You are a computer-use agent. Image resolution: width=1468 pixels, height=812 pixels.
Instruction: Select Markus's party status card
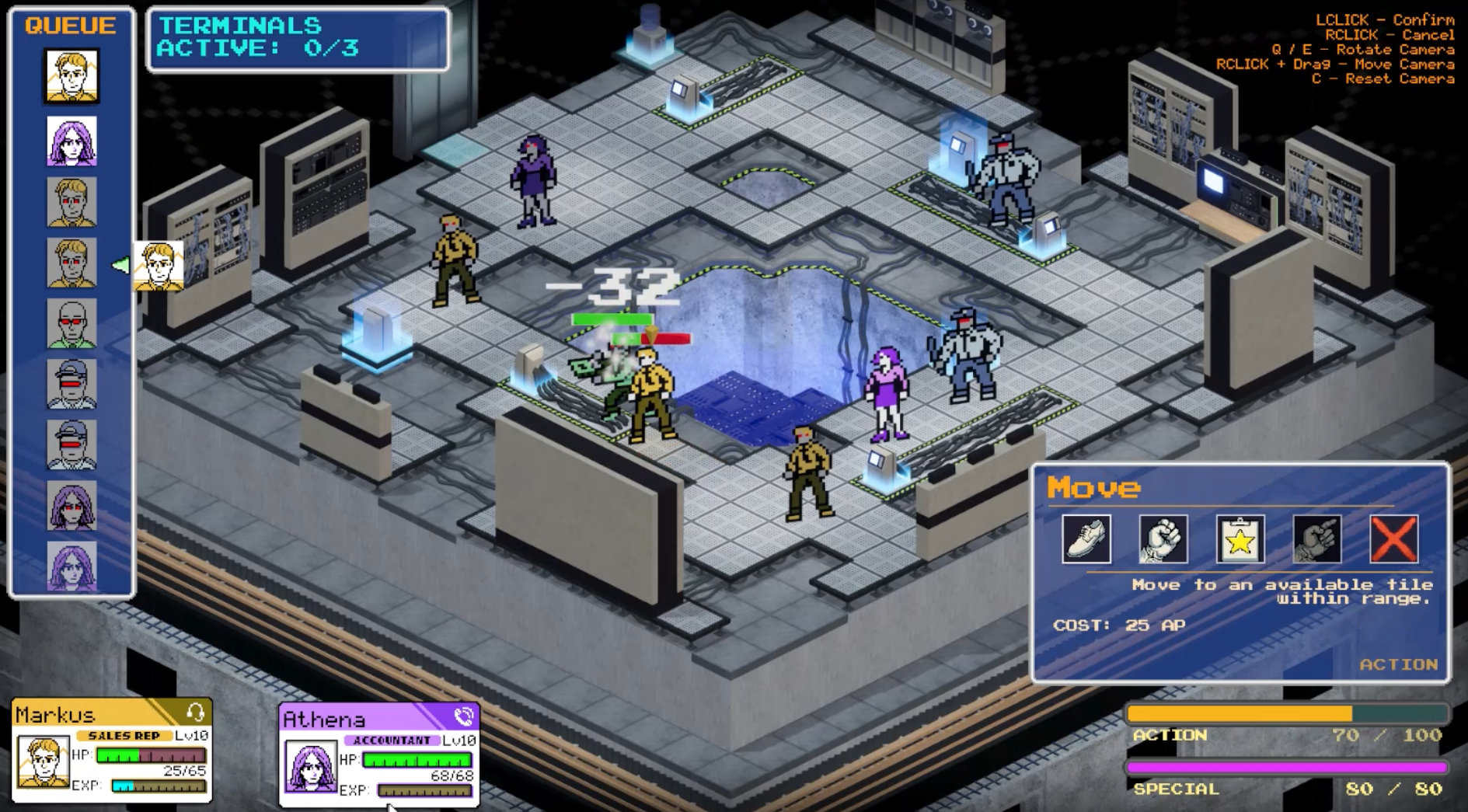pos(112,751)
